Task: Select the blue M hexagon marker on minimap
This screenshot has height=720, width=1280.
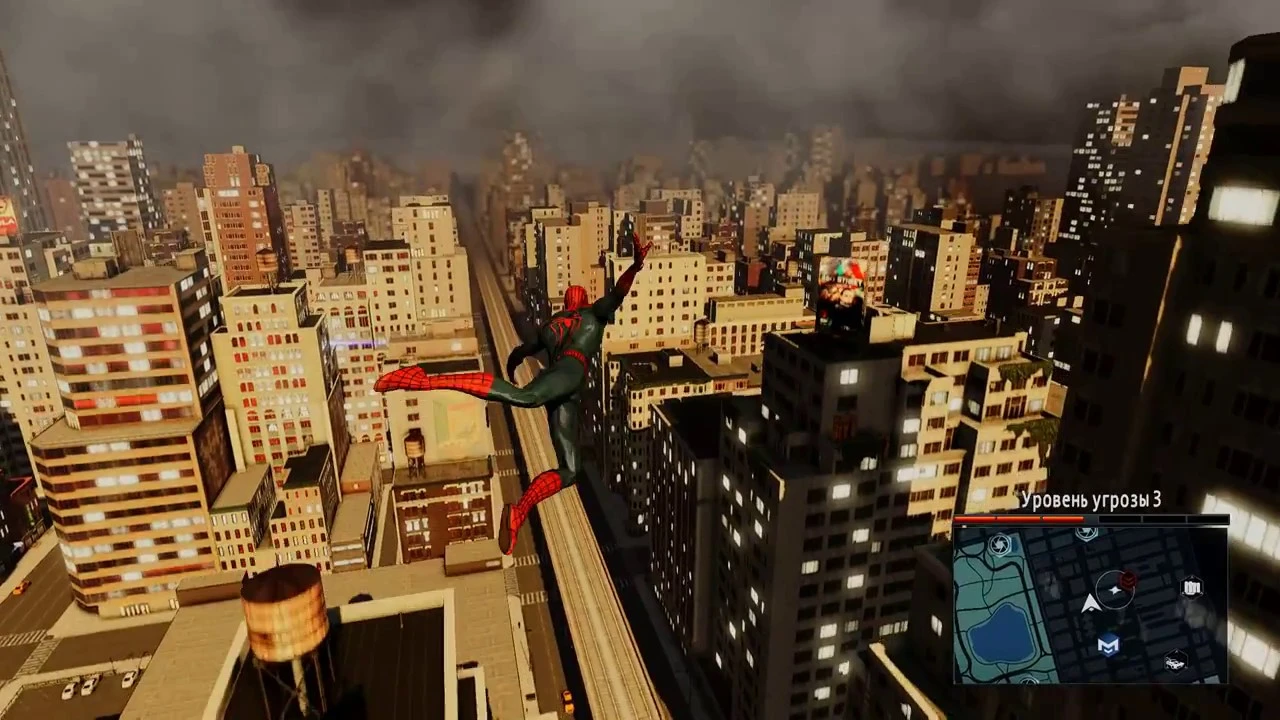Action: (x=1107, y=644)
